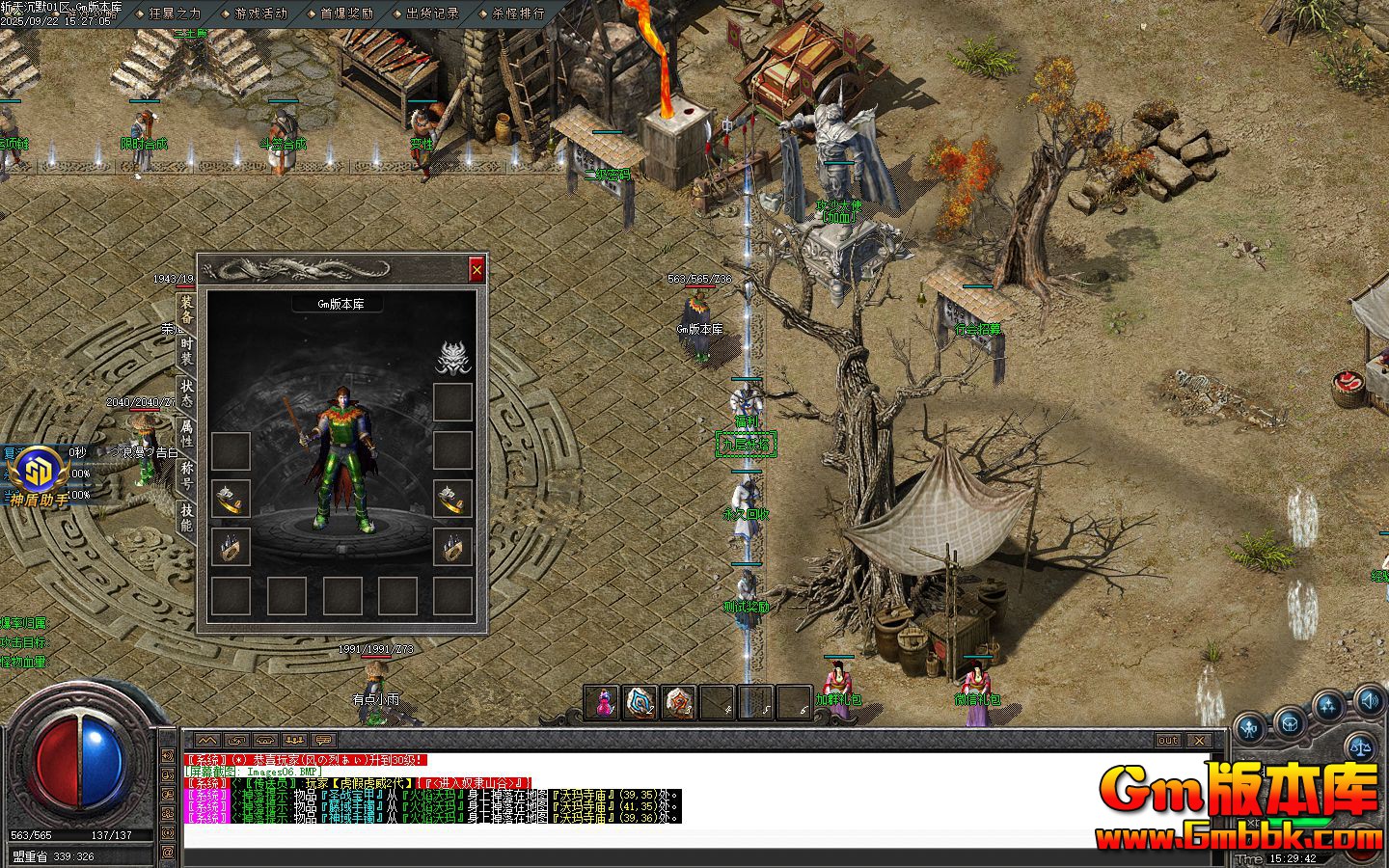
Task: Close the character equipment window
Action: (x=476, y=271)
